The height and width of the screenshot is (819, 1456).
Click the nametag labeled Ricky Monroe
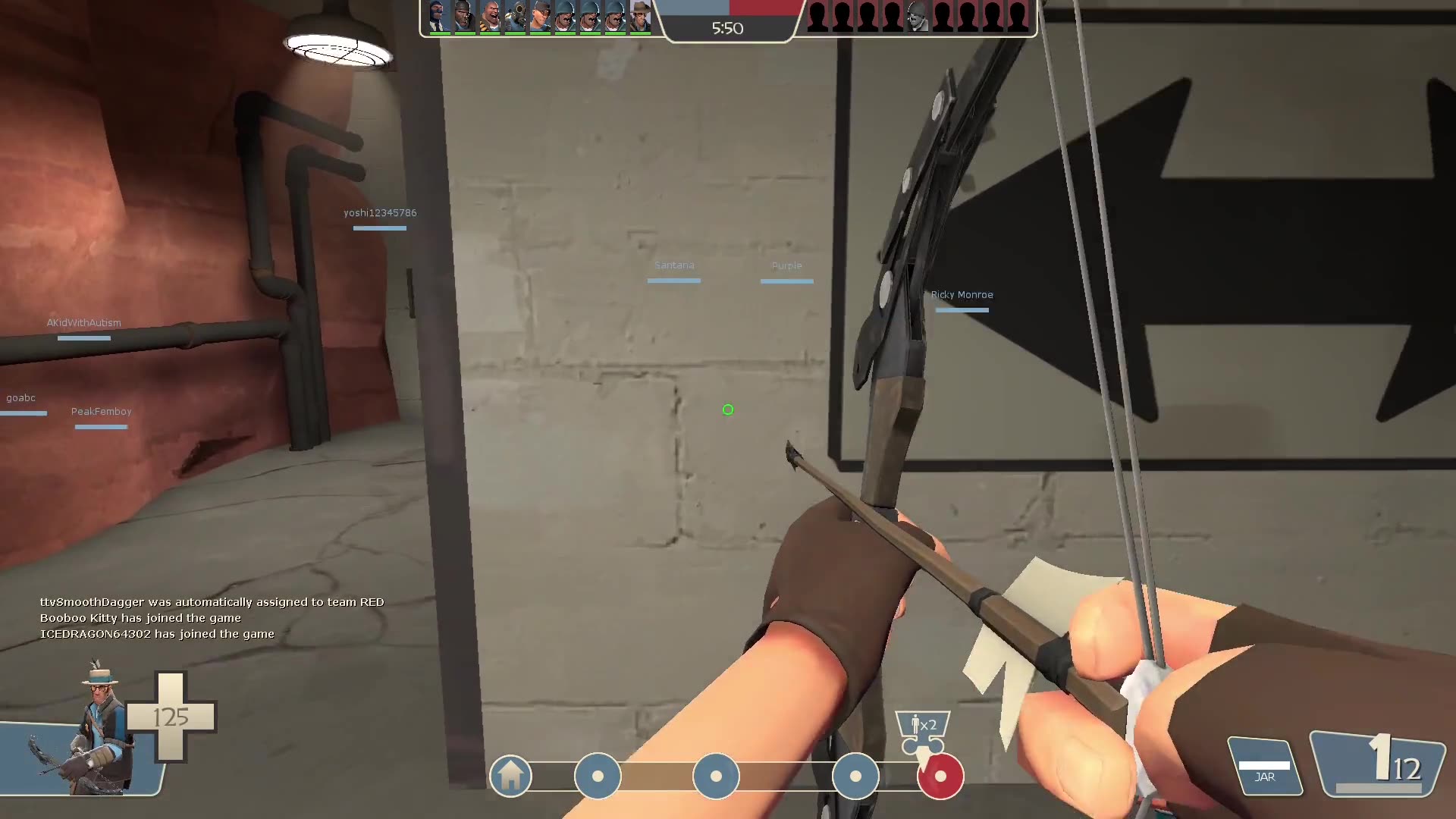click(x=962, y=294)
